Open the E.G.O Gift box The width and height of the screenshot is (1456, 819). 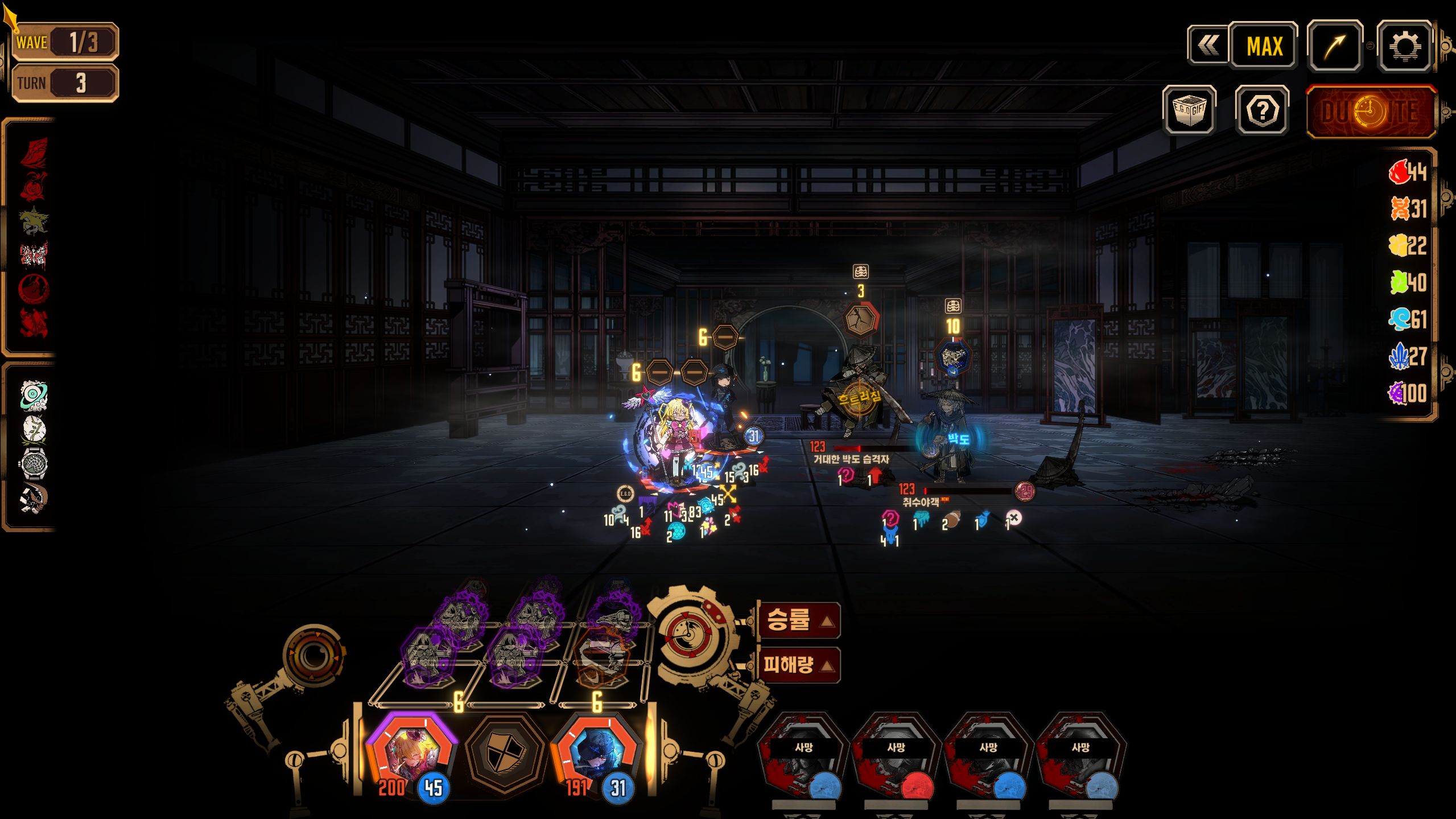1189,110
